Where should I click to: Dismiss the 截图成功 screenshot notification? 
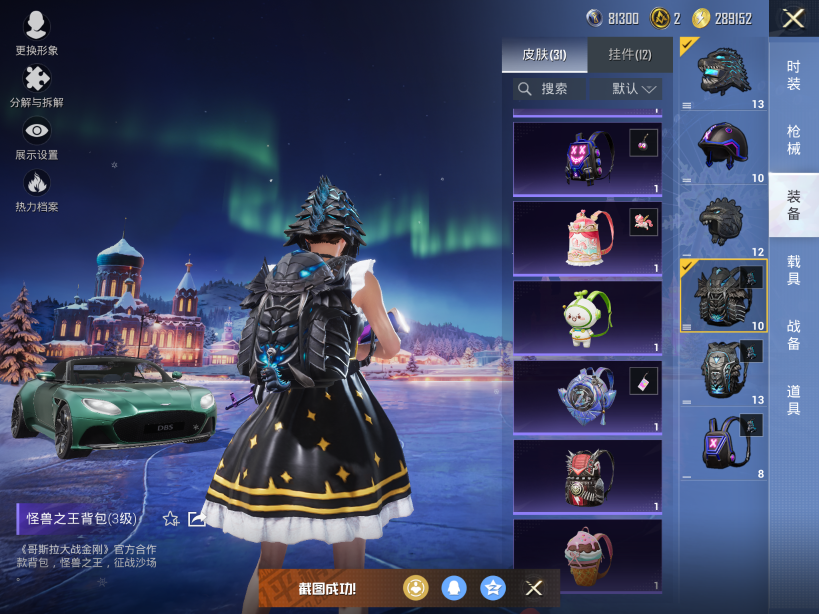pyautogui.click(x=534, y=588)
